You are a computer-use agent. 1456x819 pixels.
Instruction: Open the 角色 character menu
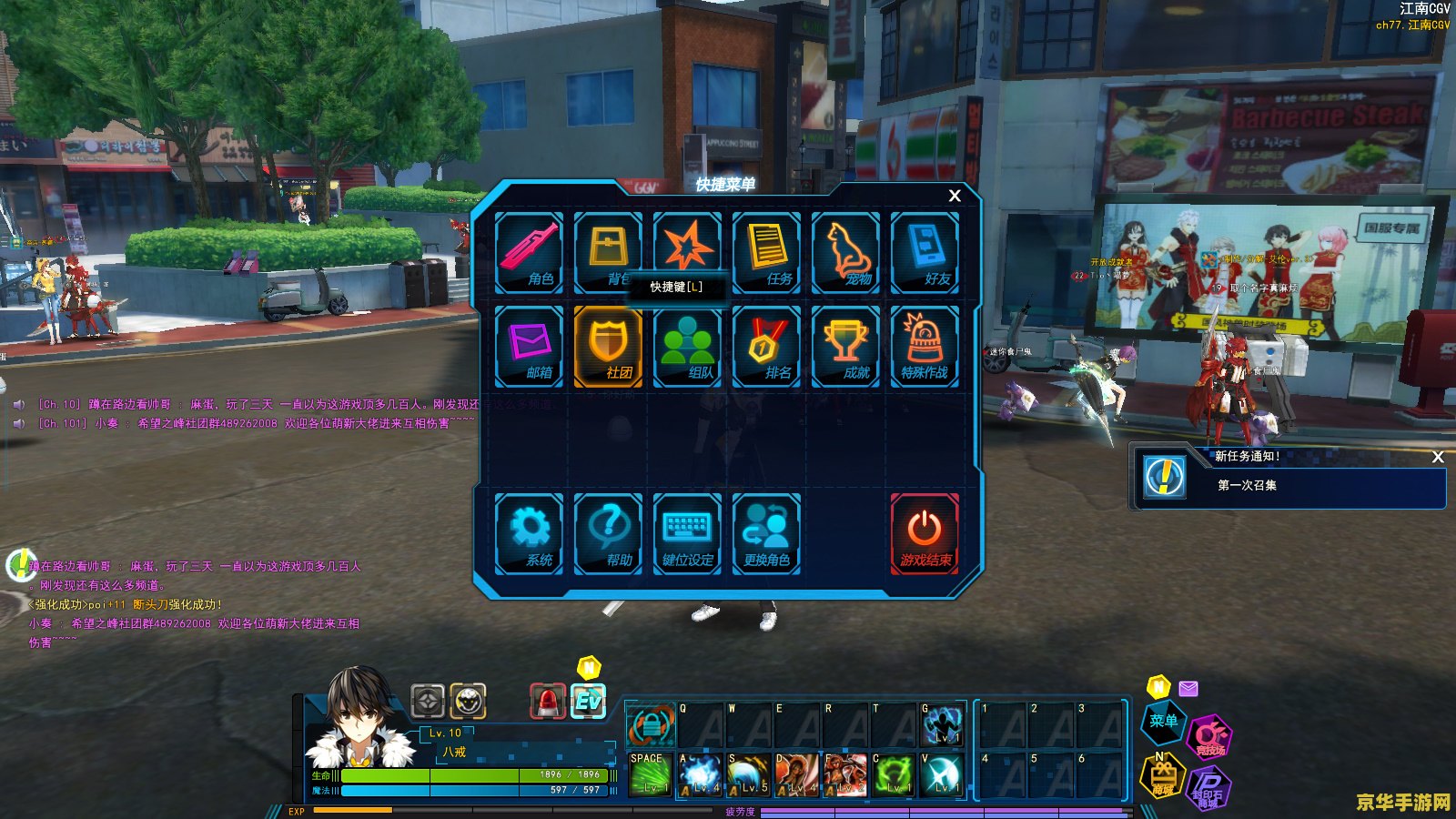pos(530,253)
